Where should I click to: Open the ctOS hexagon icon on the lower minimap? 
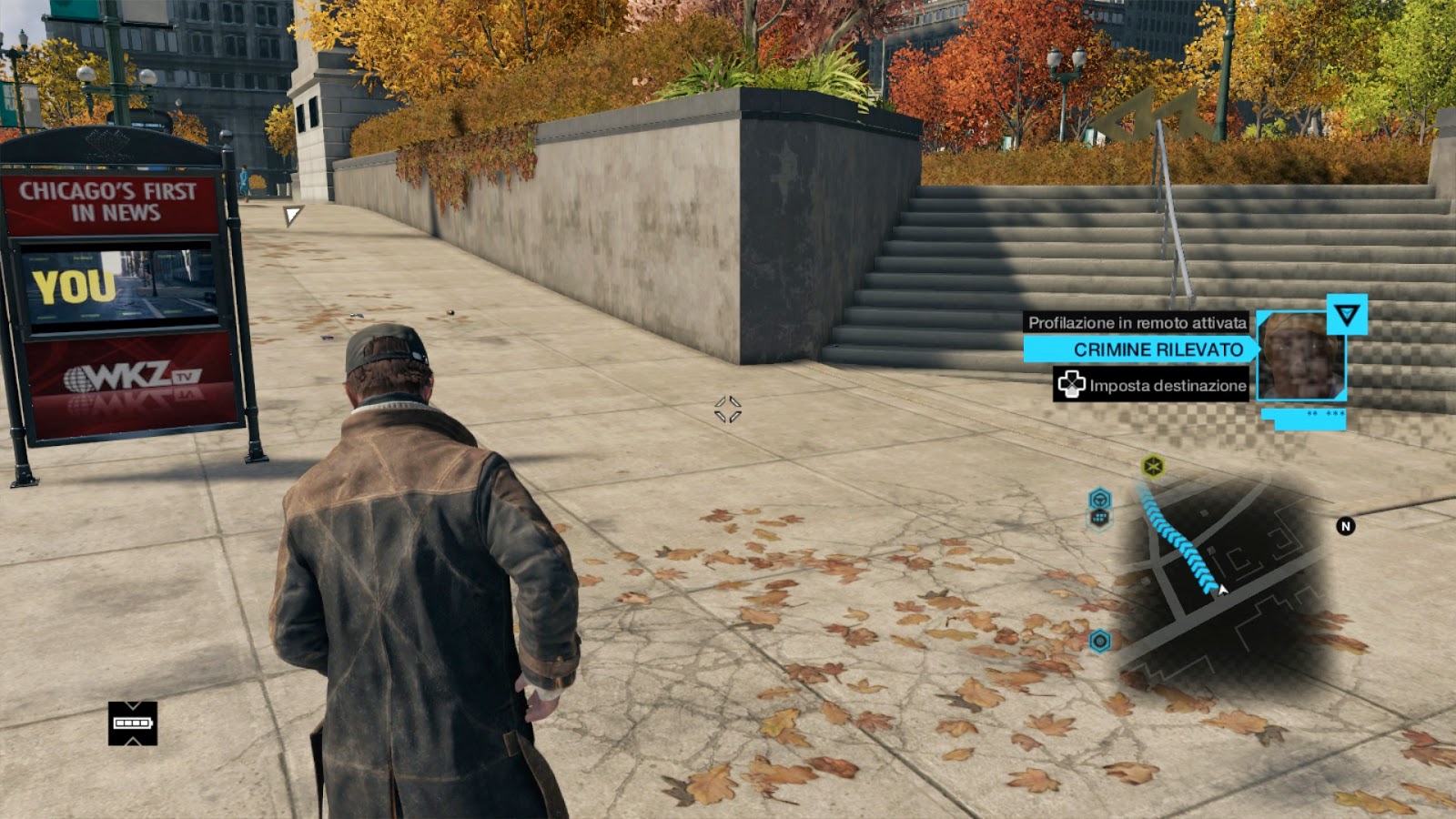coord(1099,640)
